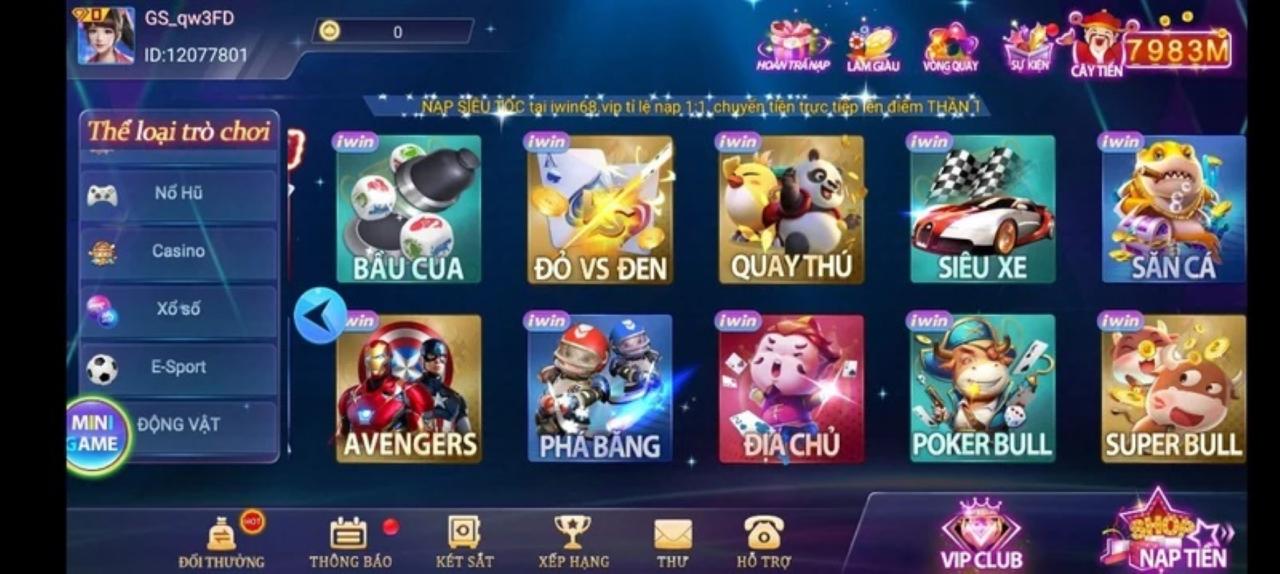Open the Mini Game round button

pyautogui.click(x=96, y=434)
